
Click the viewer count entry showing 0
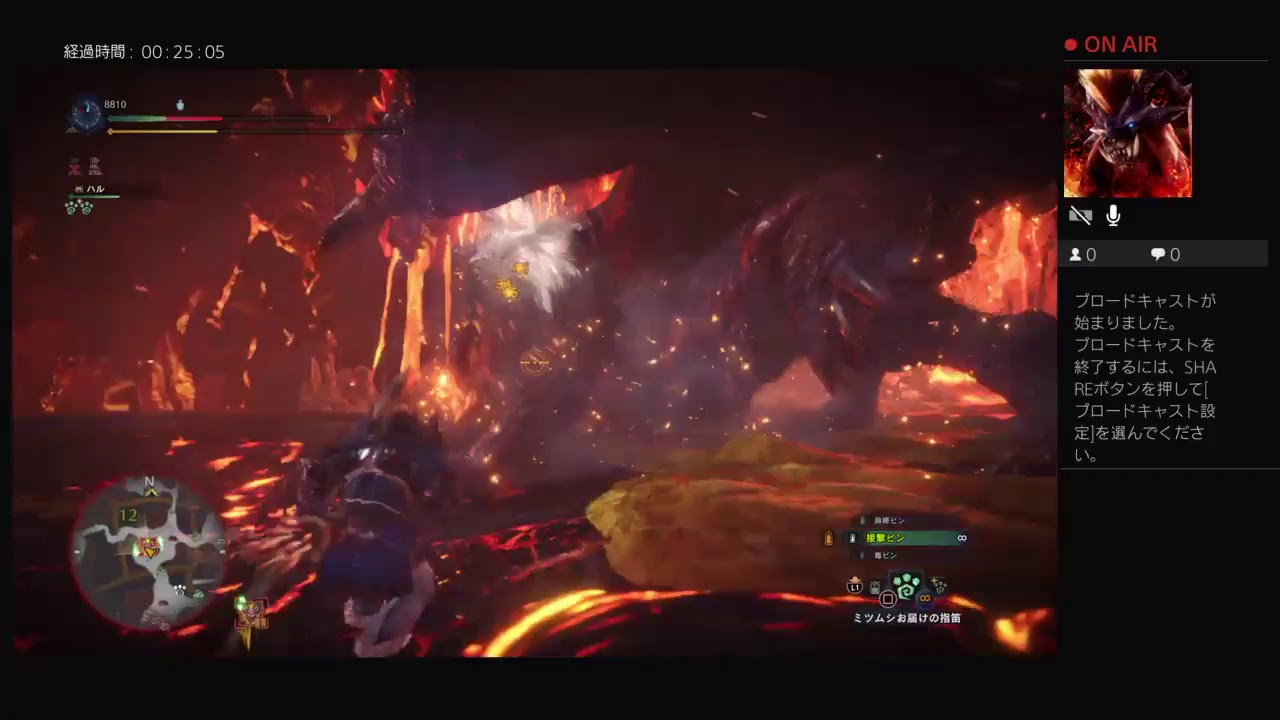pyautogui.click(x=1082, y=254)
